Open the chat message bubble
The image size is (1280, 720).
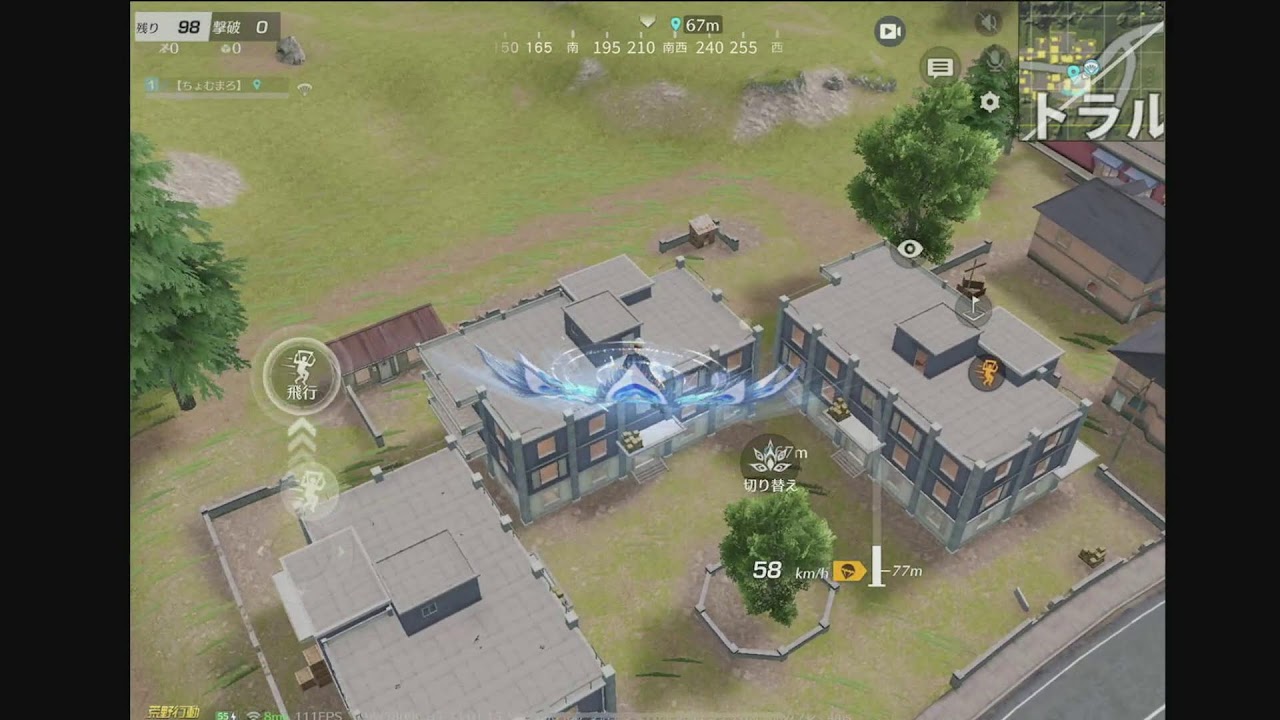[x=940, y=68]
